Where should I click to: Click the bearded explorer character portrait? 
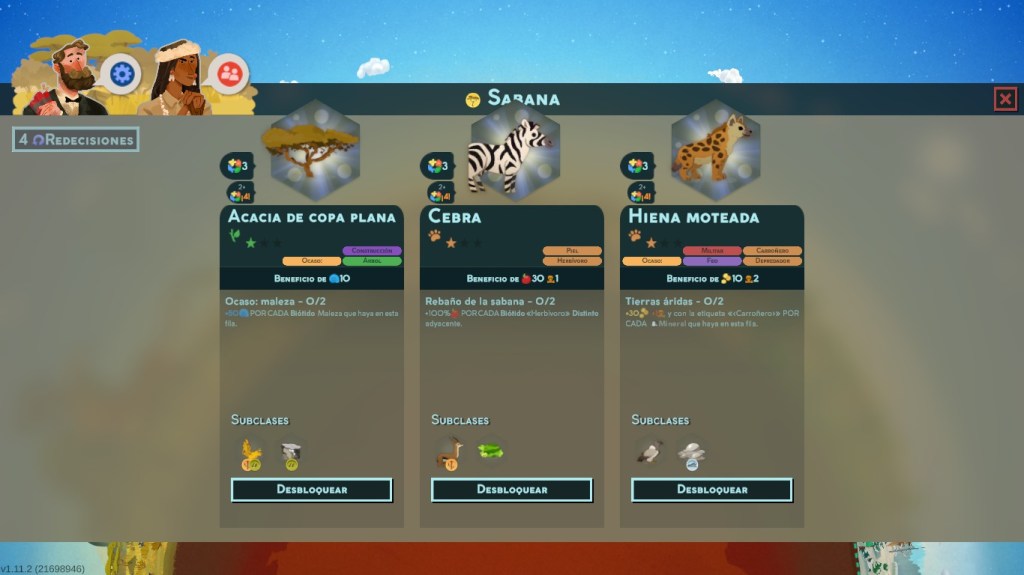(65, 80)
